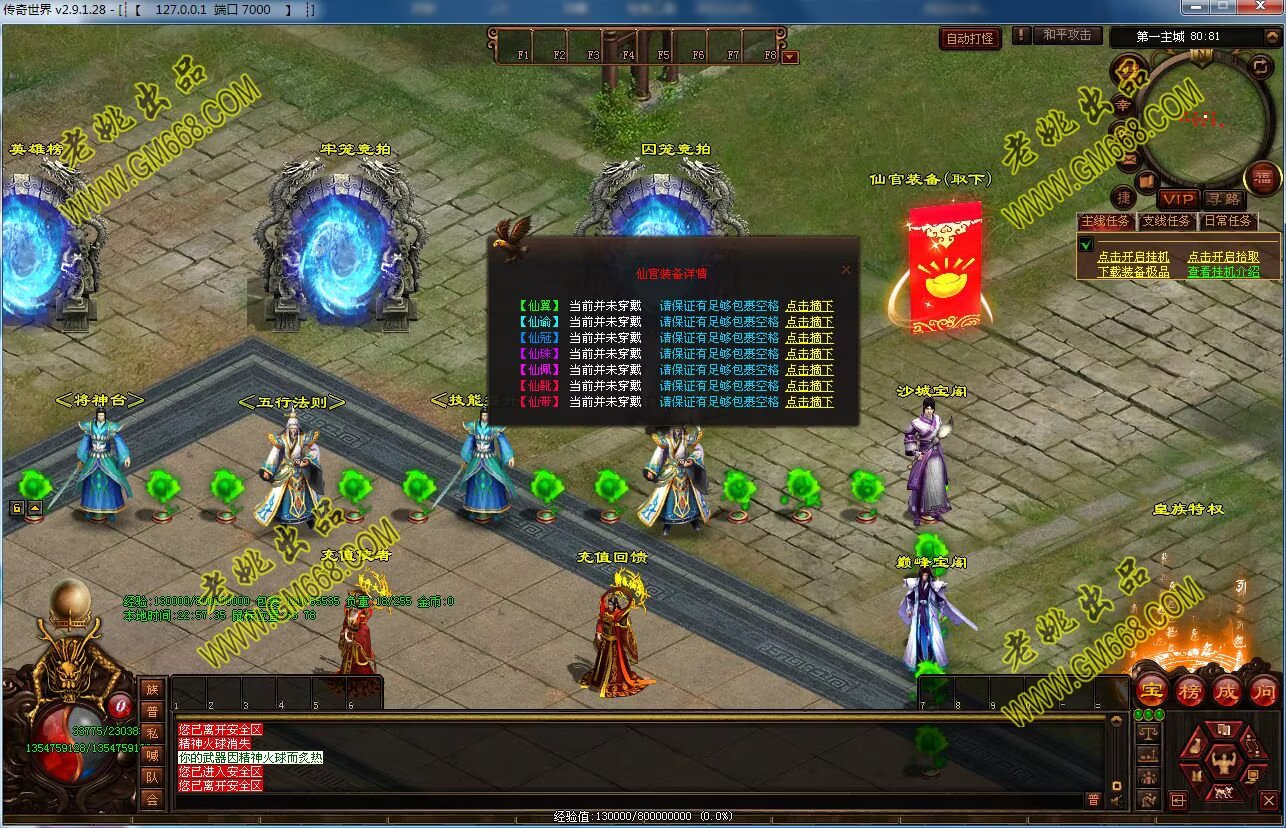The image size is (1286, 828).
Task: Click the 点击开启挂机 link
Action: (x=1133, y=257)
